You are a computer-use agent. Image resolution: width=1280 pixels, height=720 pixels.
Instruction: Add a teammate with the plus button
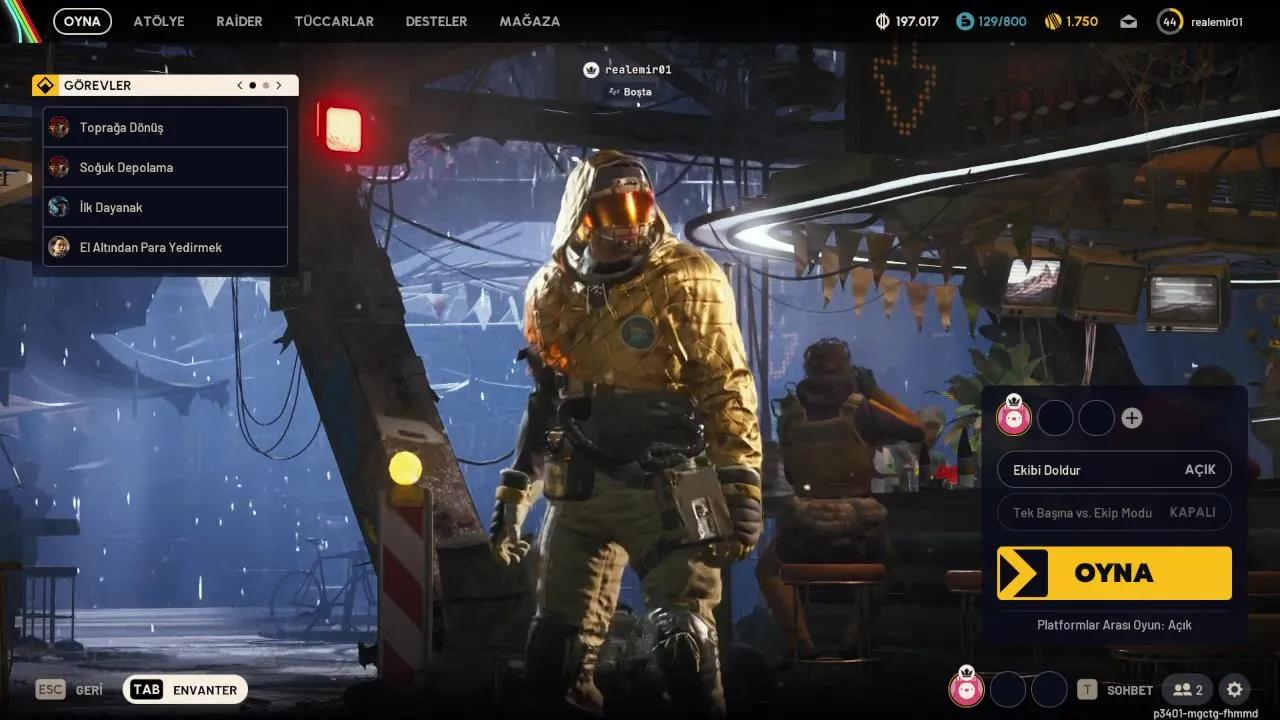coord(1131,417)
